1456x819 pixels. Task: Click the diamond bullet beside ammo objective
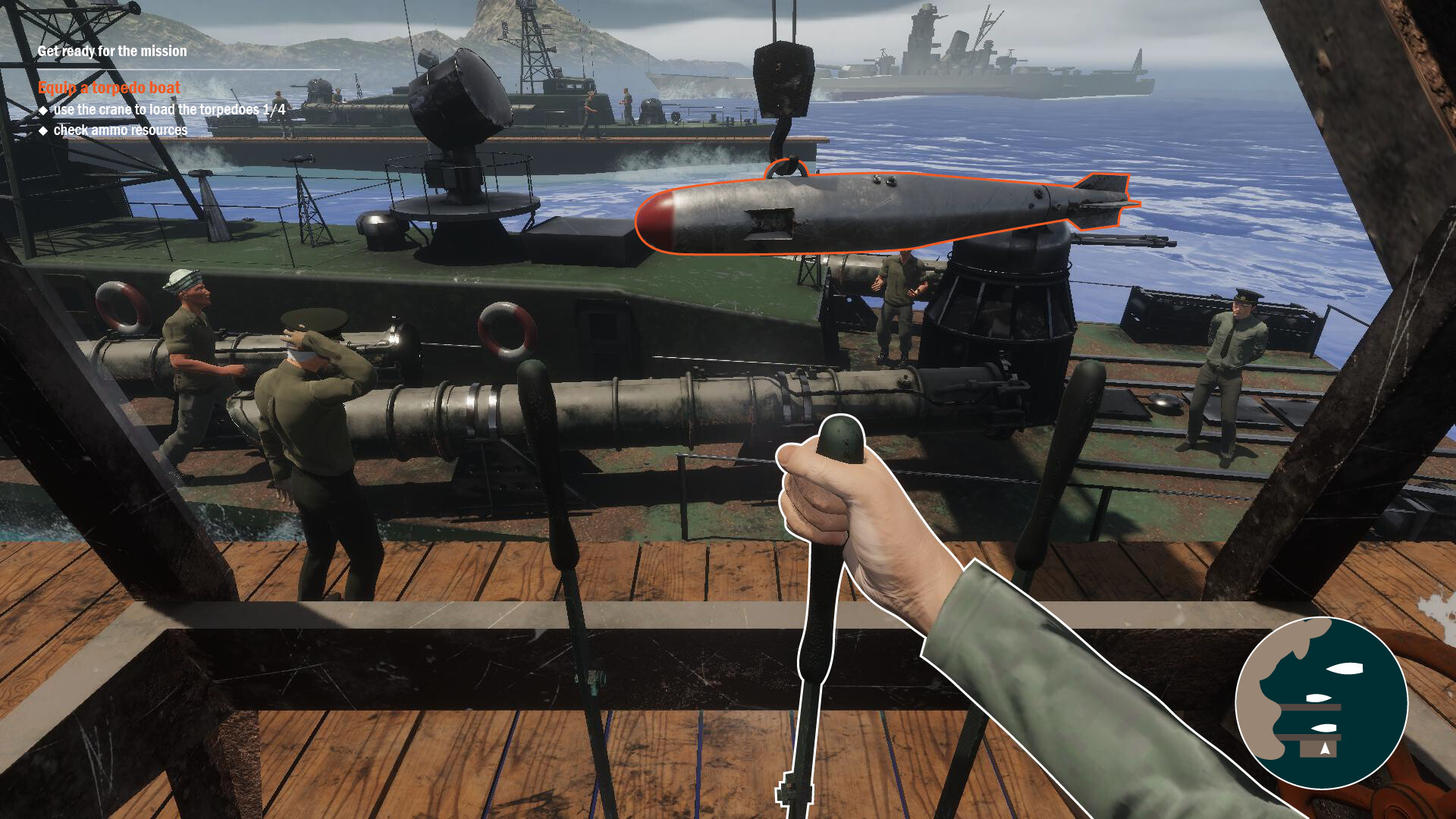pos(45,130)
